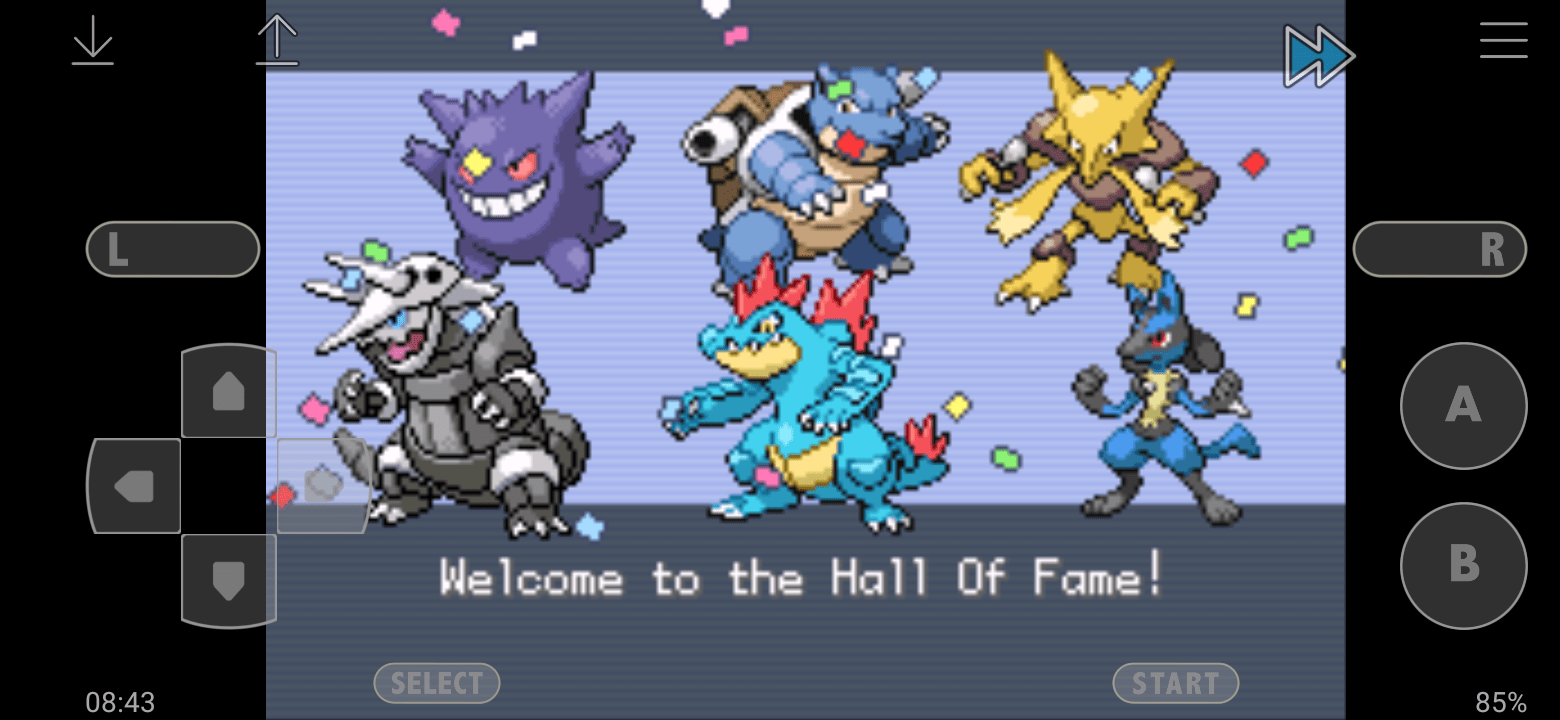Save the game state with the download arrow icon

point(92,42)
